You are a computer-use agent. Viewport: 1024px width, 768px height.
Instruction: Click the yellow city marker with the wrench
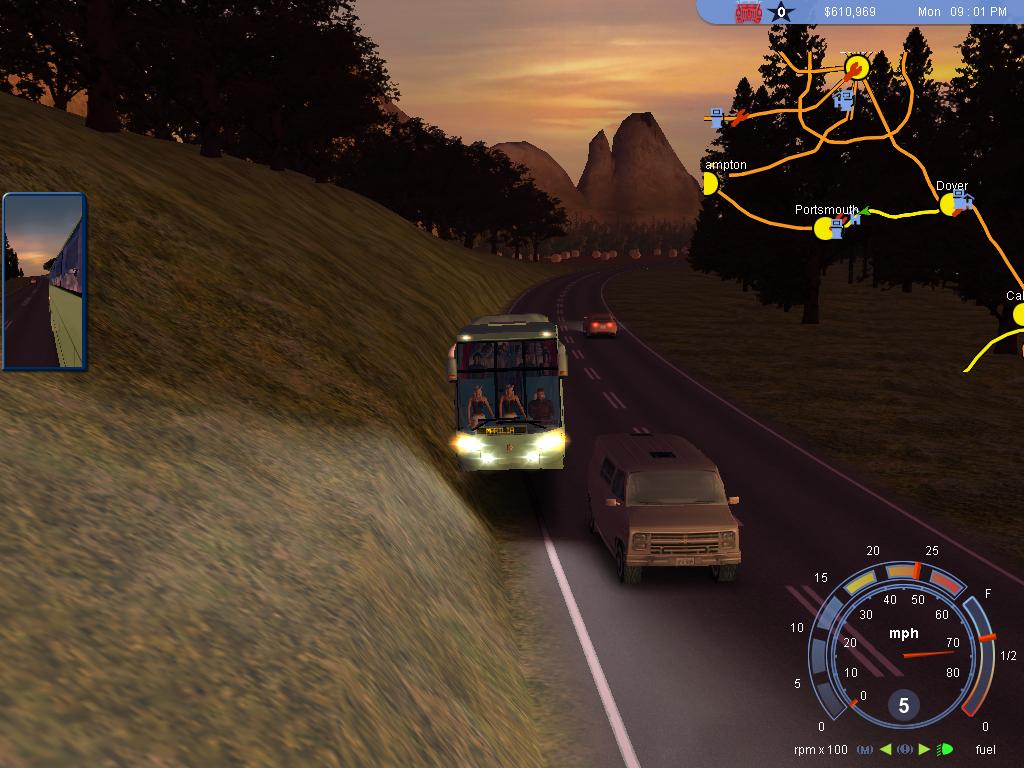(856, 67)
